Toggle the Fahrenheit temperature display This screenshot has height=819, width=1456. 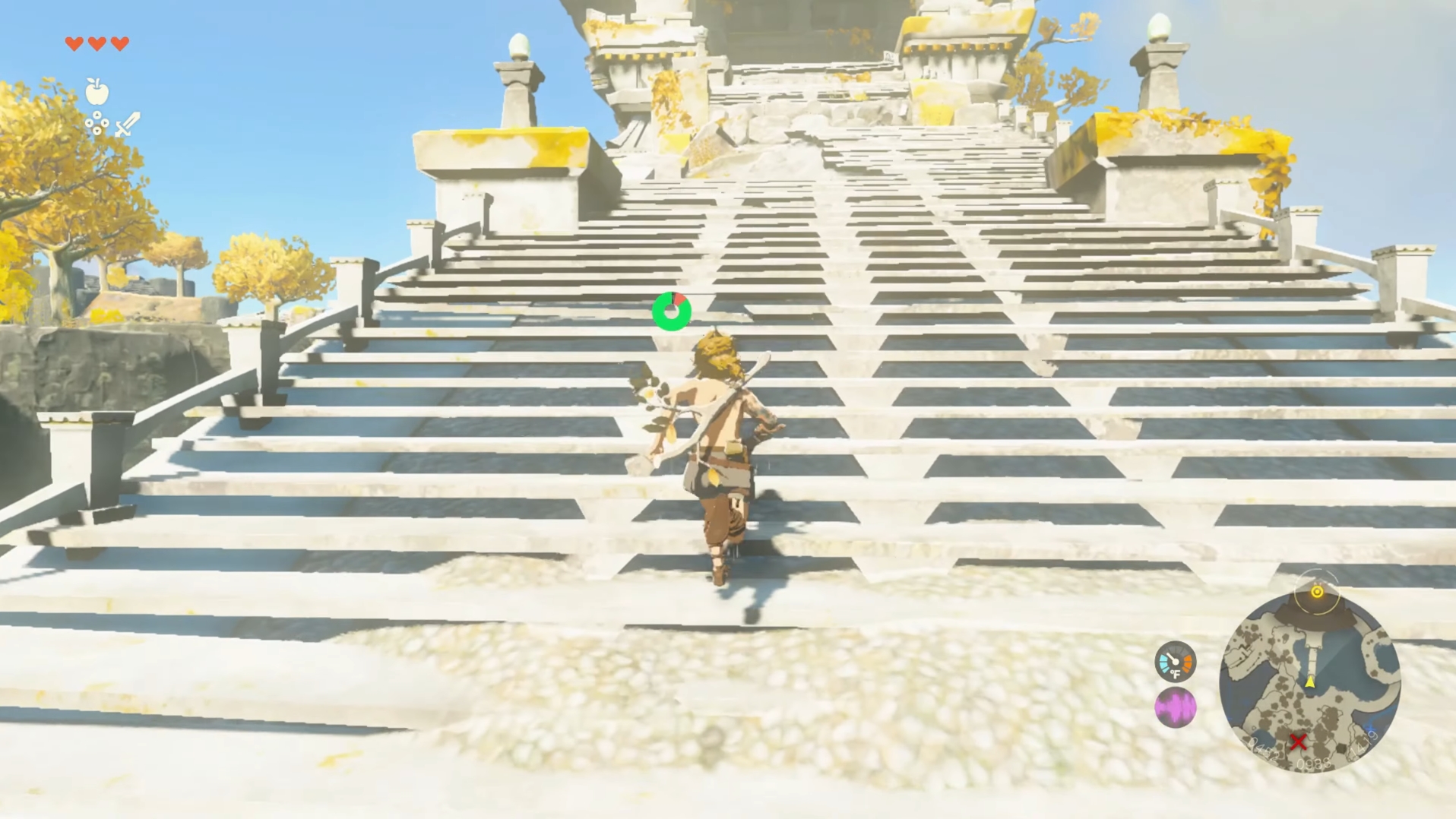click(1176, 672)
